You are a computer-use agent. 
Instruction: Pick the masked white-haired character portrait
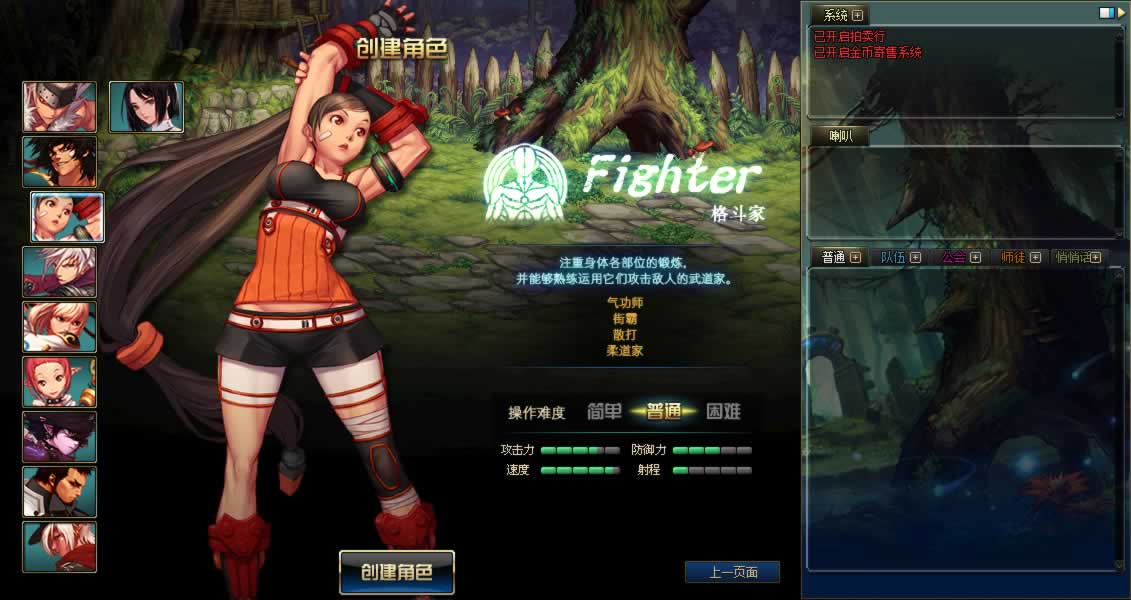[60, 107]
